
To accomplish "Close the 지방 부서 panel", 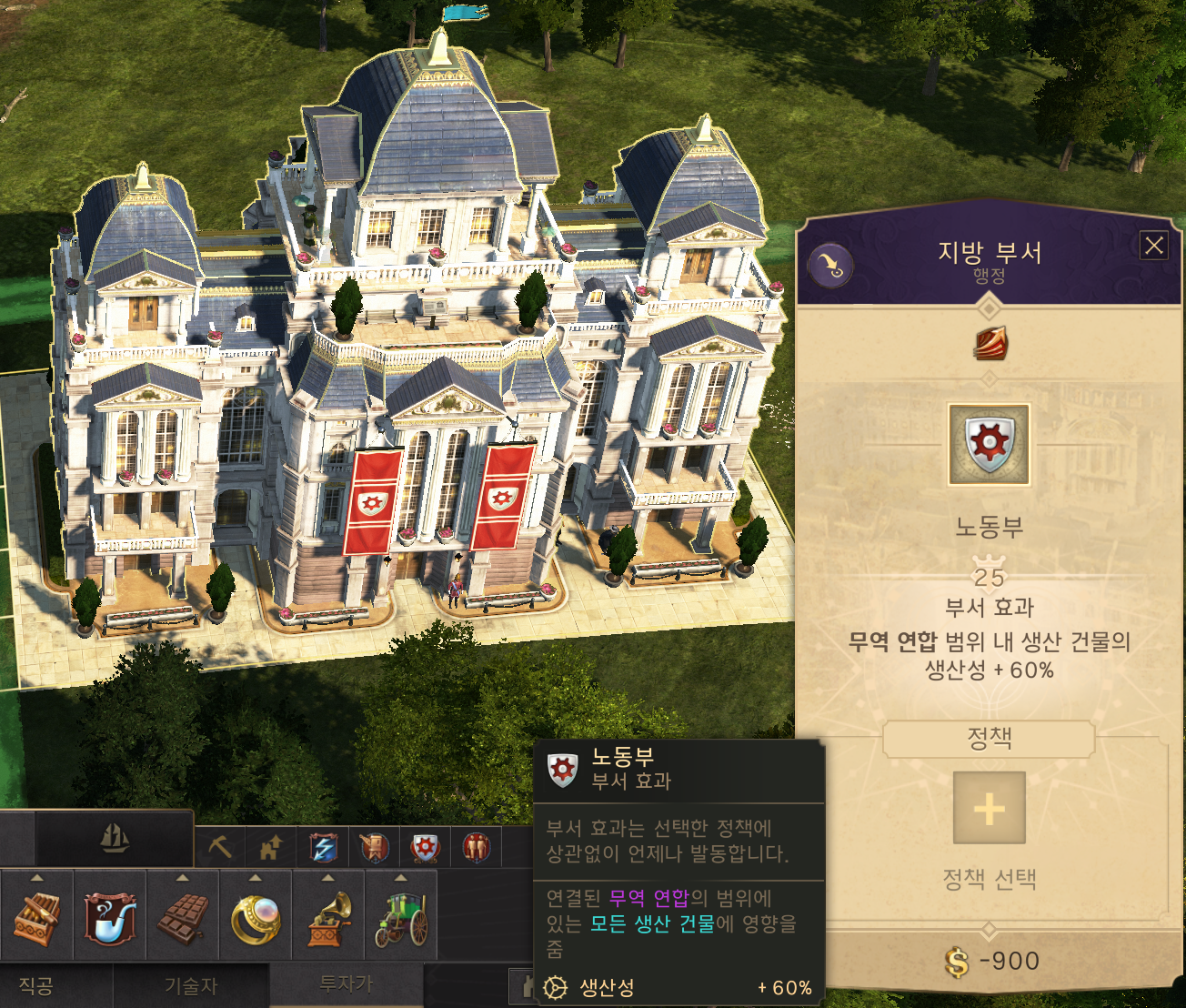I will (x=1154, y=246).
